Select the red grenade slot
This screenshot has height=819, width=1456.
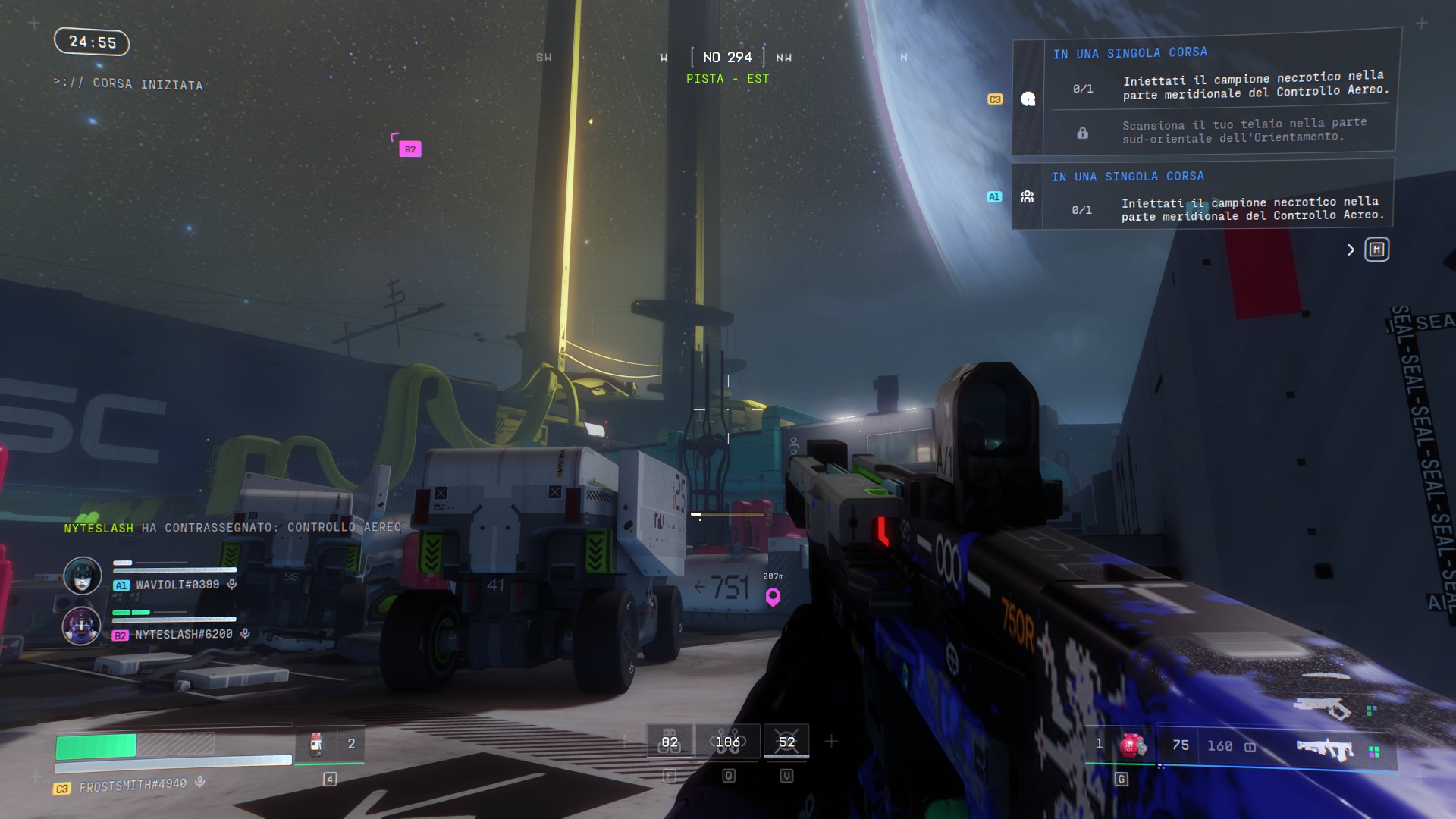1133,745
